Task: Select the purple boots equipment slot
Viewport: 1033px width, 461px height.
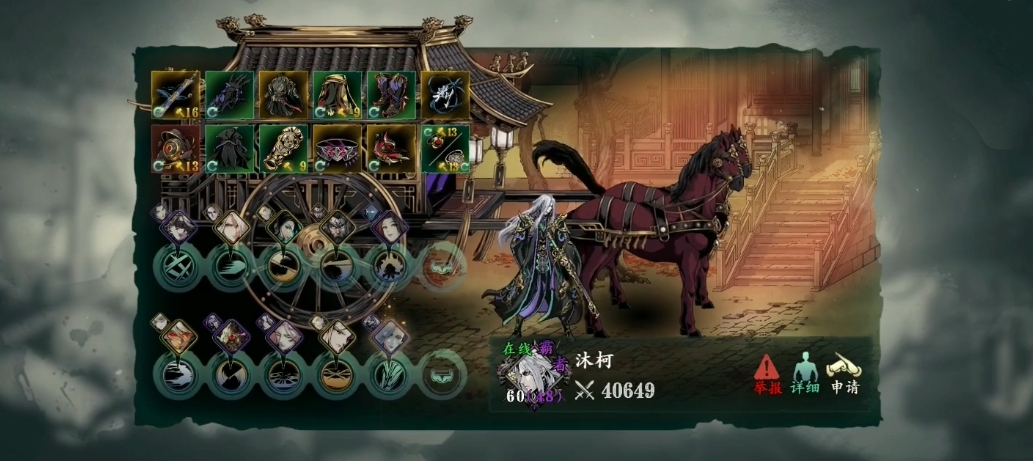Action: click(390, 96)
